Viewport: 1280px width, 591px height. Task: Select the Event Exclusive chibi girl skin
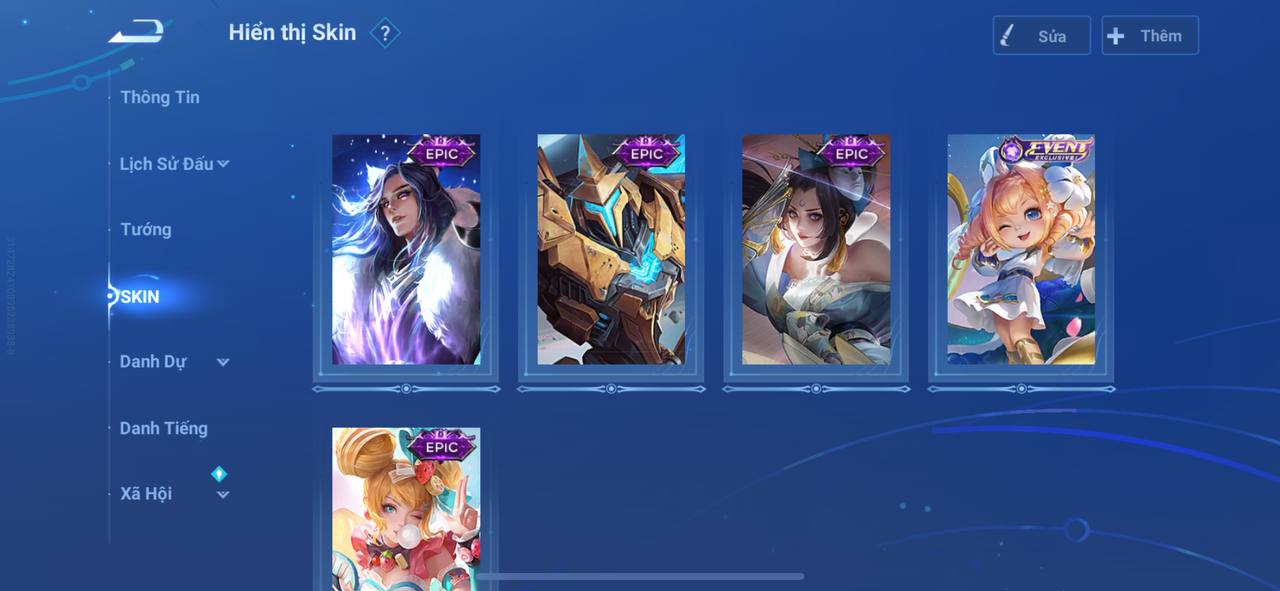[x=1021, y=250]
